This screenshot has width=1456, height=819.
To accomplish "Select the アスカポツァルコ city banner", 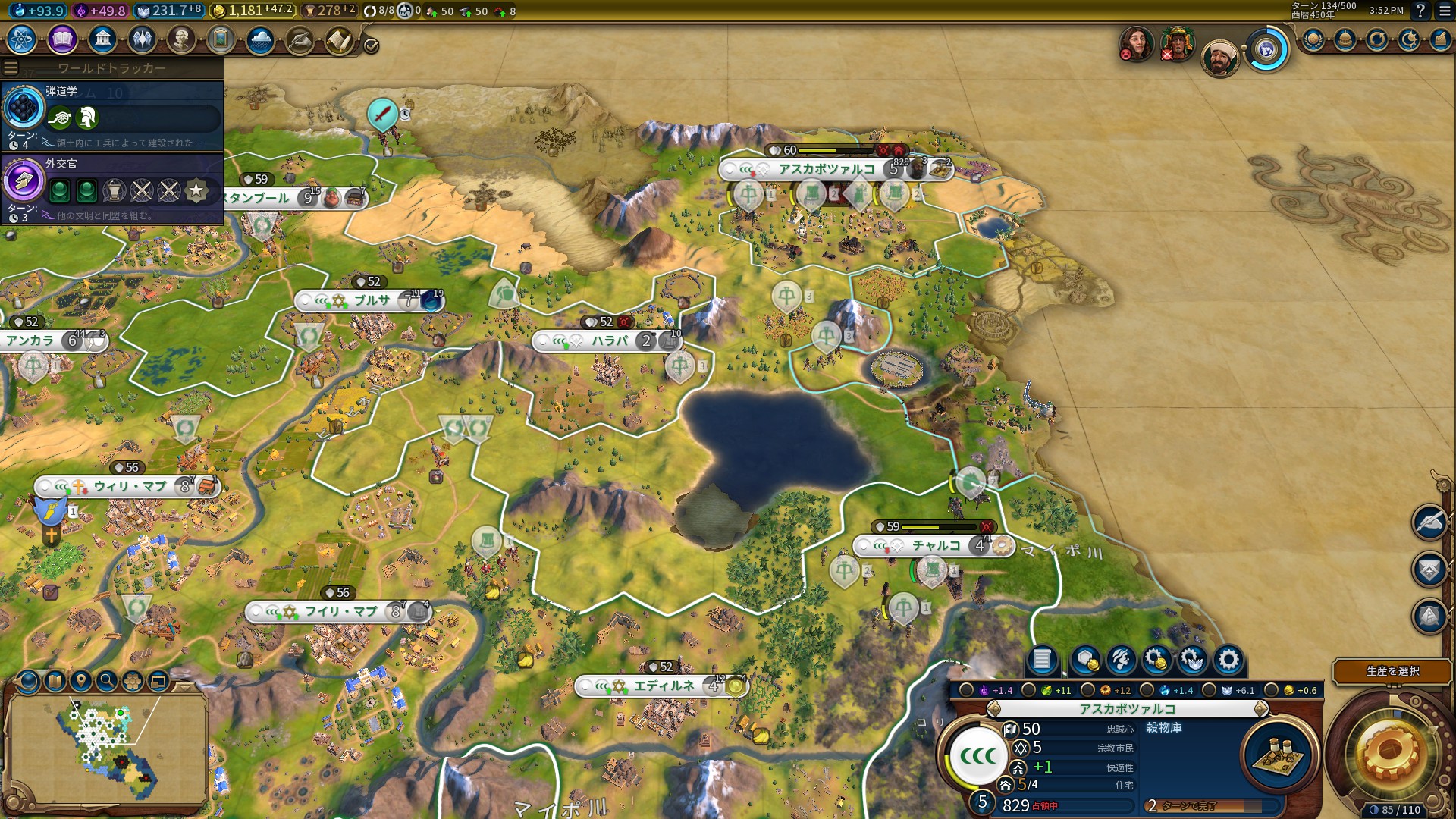I will click(827, 169).
